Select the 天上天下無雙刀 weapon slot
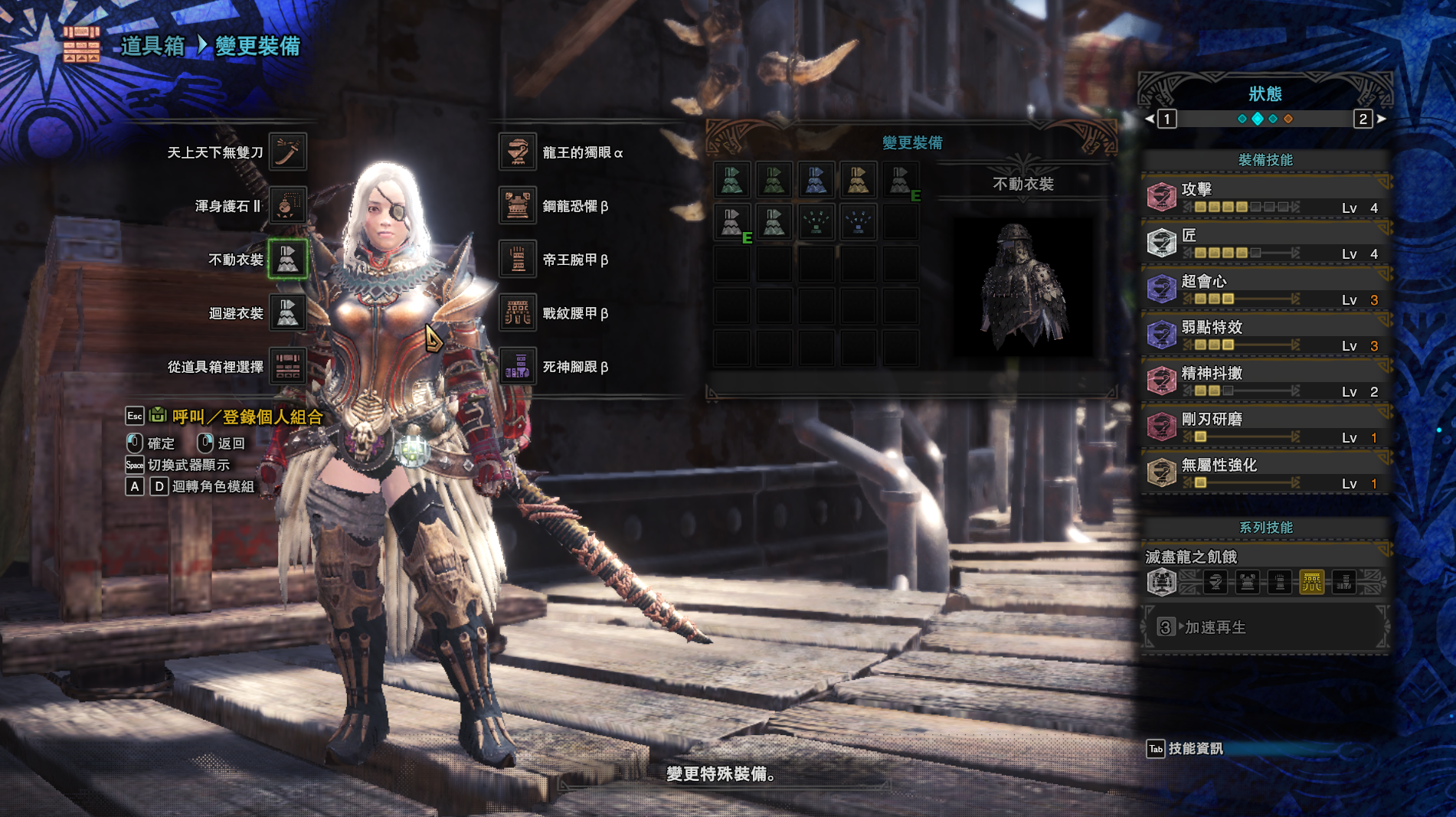 (x=287, y=152)
